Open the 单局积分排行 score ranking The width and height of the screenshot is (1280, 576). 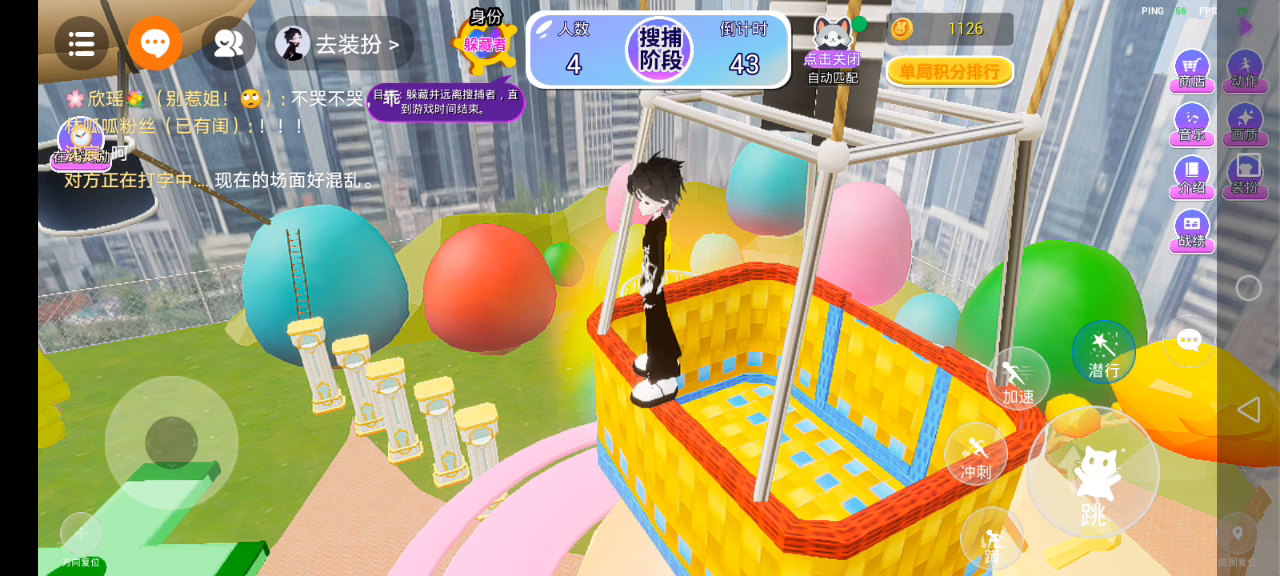[949, 71]
